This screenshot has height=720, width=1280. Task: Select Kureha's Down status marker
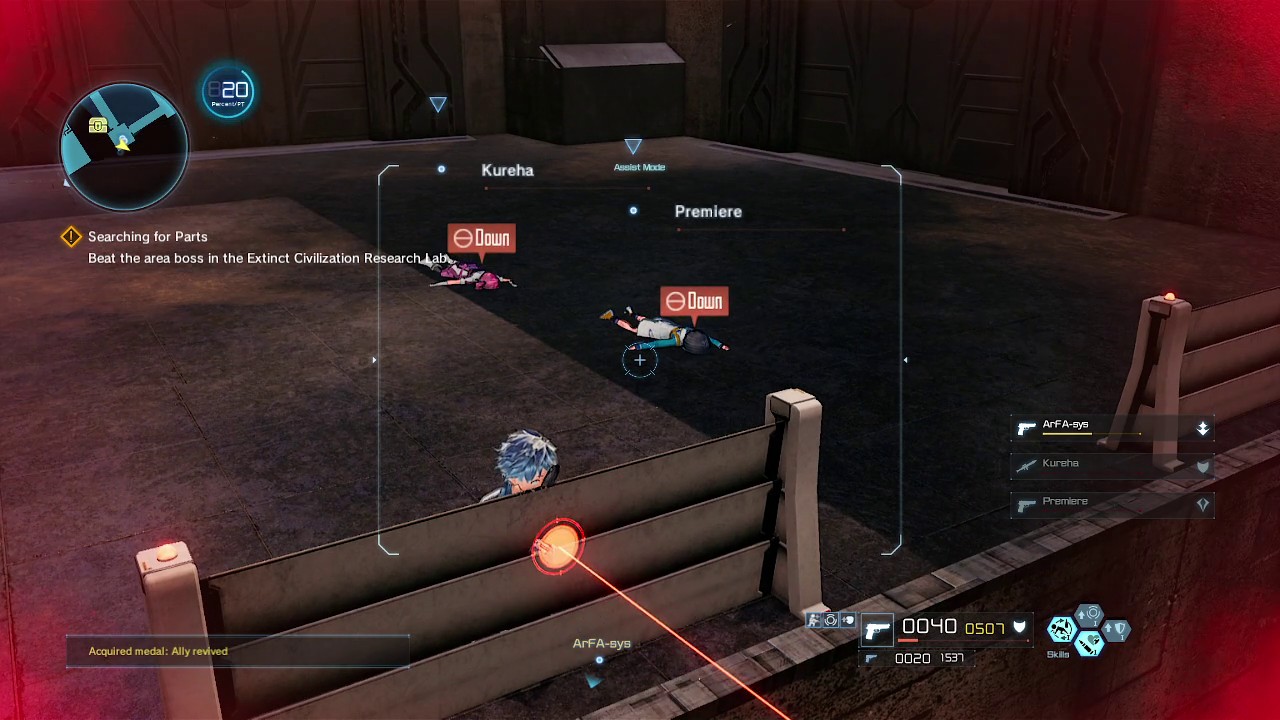[481, 238]
